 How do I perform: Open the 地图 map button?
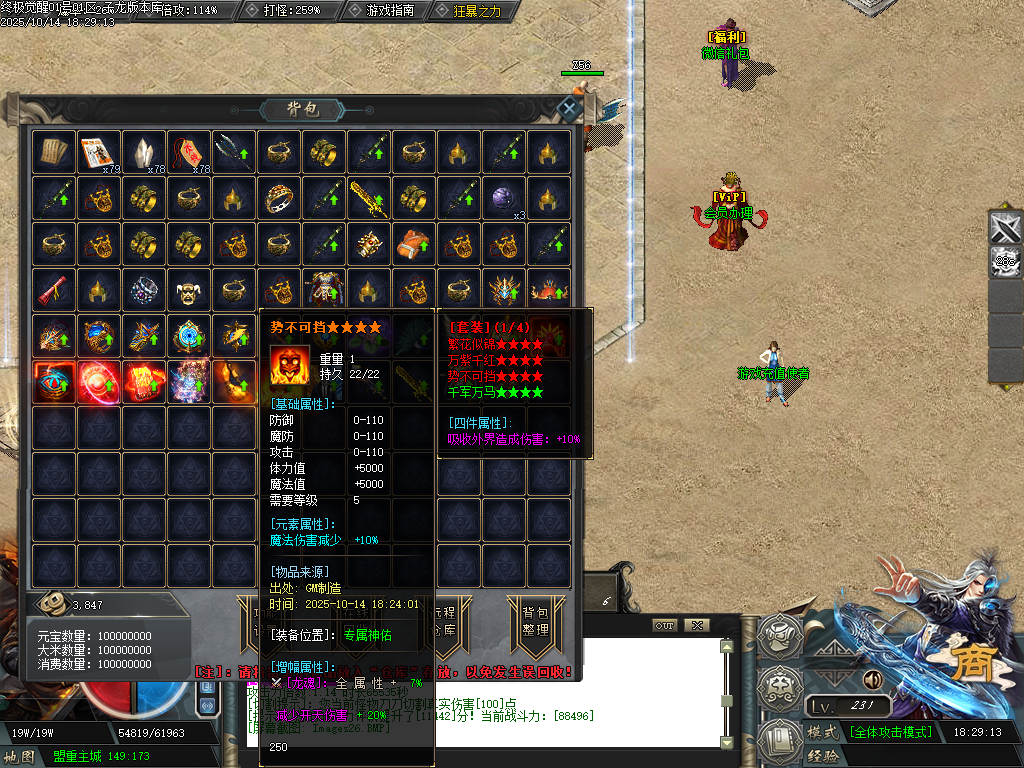[22, 756]
